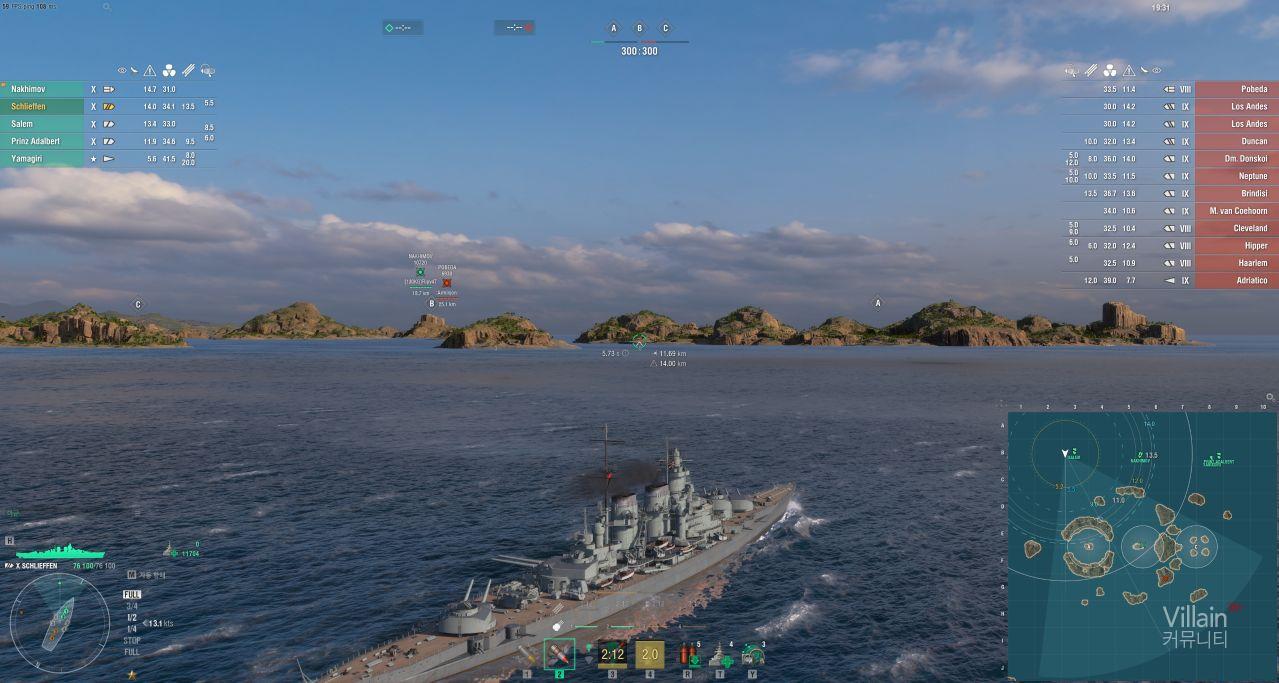Select Yamagiri in the allied team list

[x=42, y=159]
